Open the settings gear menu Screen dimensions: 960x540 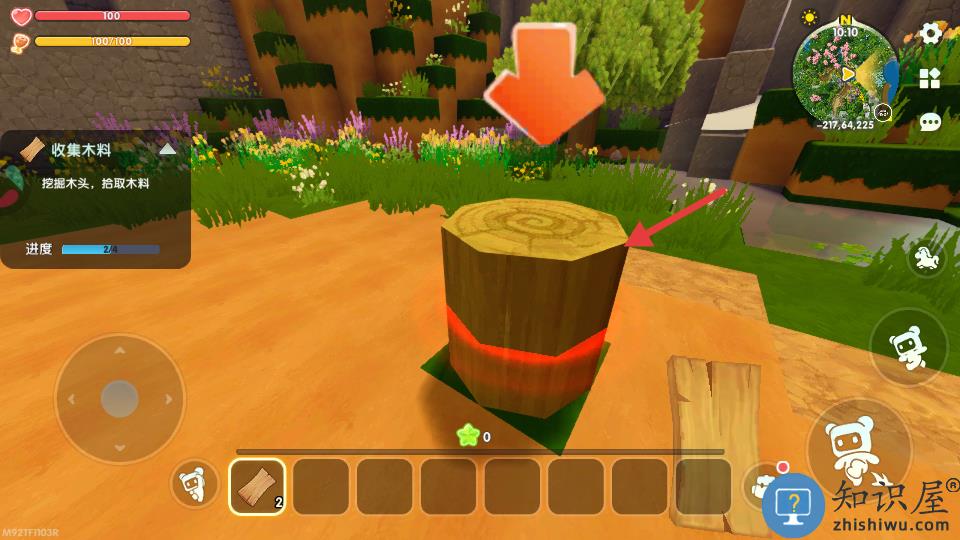931,33
